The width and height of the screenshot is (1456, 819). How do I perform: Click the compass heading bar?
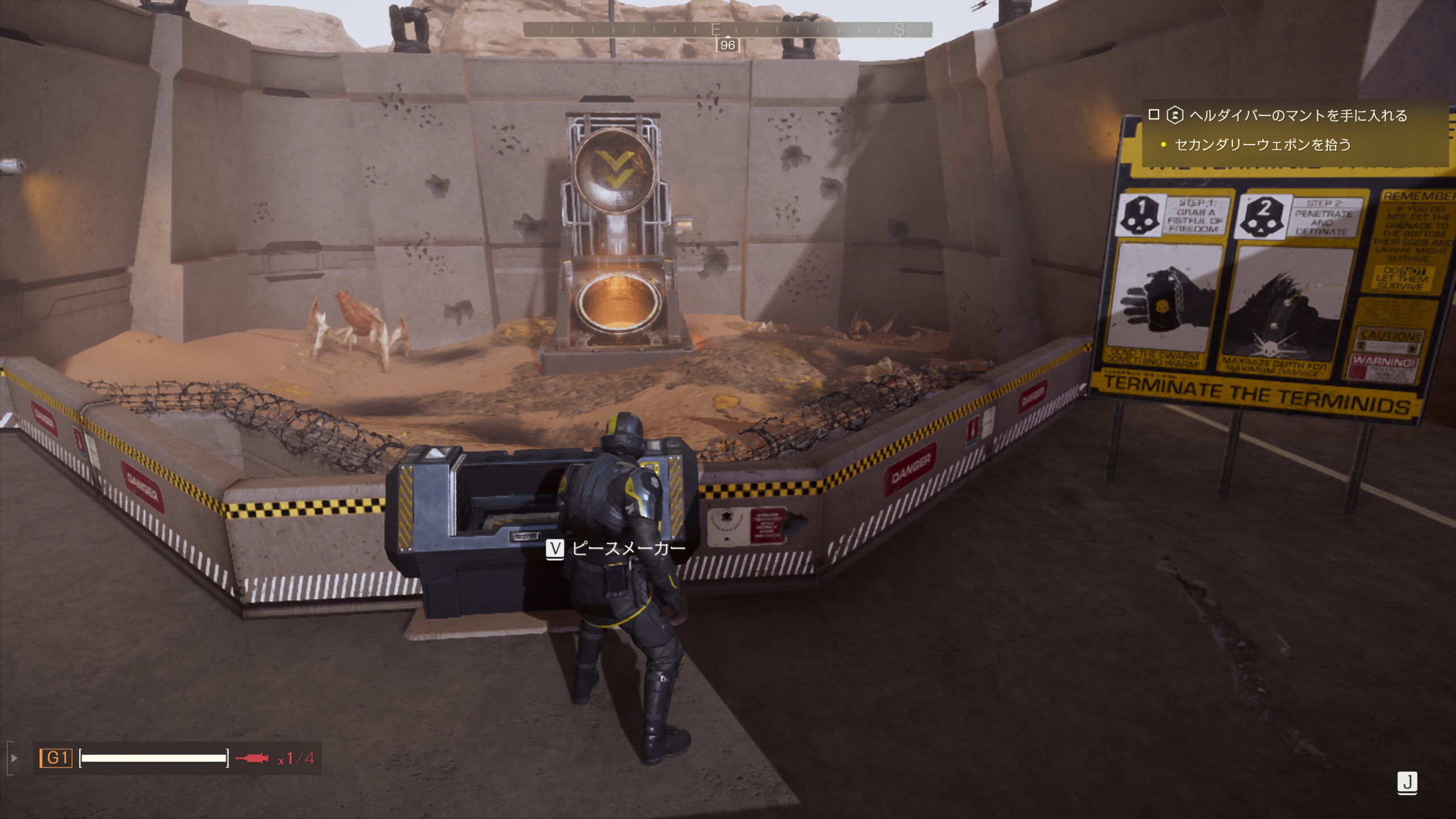coord(727,30)
